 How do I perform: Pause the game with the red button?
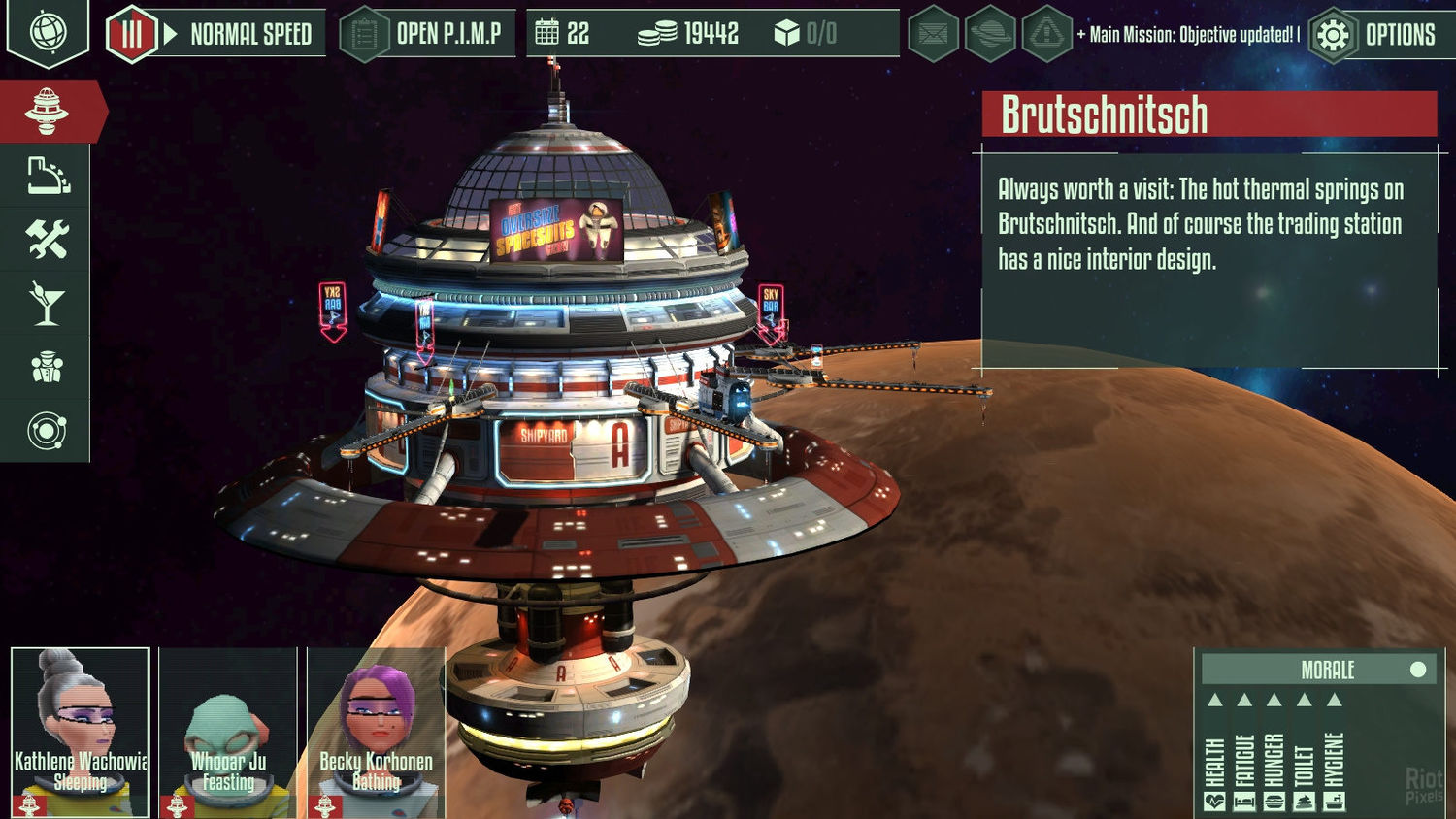(x=131, y=35)
